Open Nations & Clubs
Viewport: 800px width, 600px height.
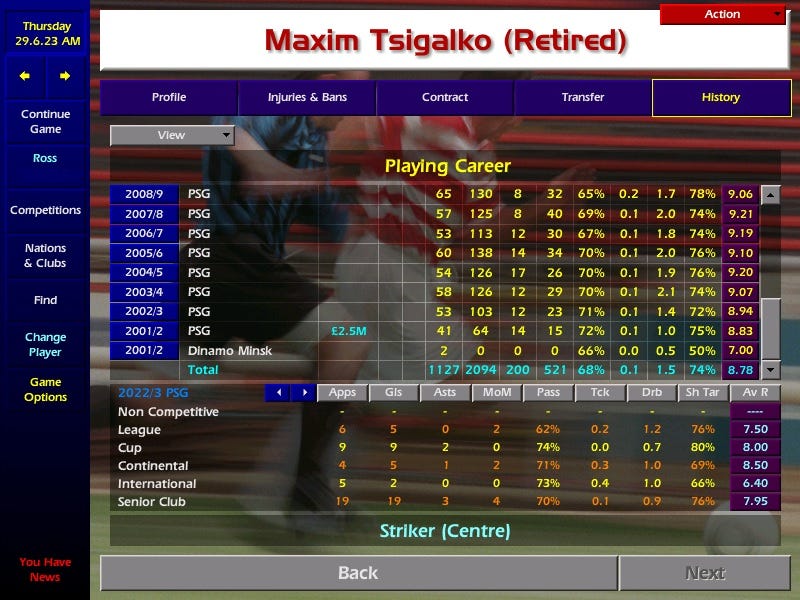click(x=45, y=256)
